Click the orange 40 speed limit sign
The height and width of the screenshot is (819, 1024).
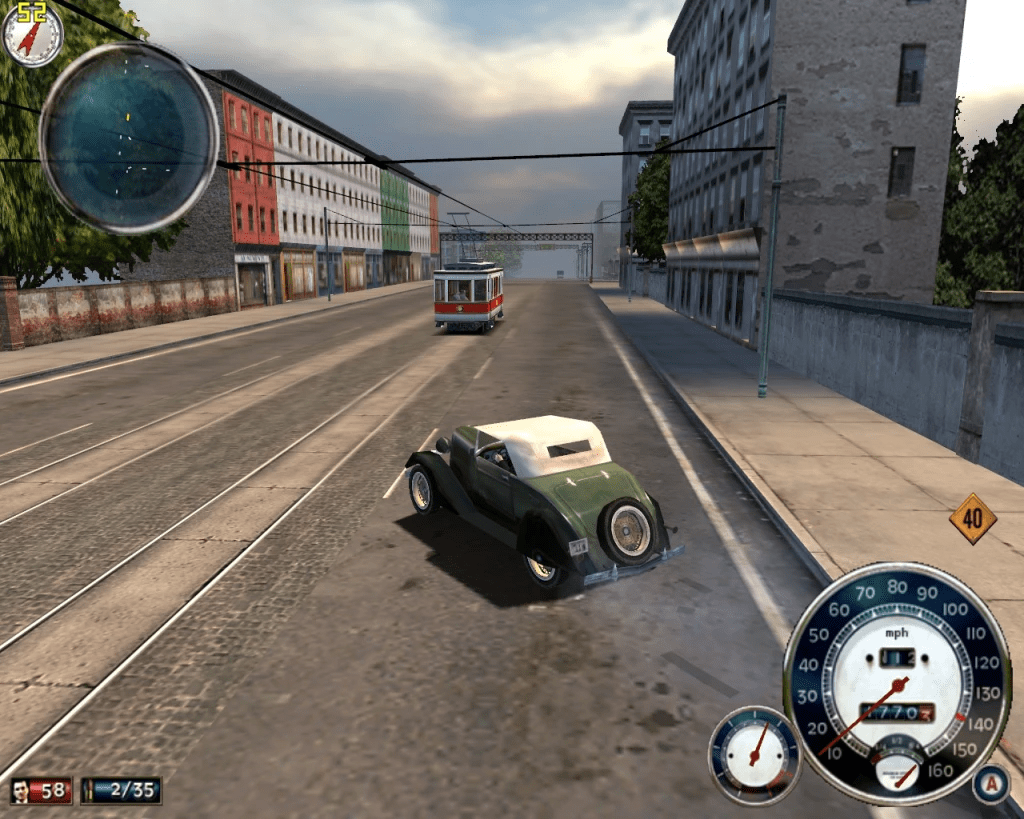(x=972, y=519)
